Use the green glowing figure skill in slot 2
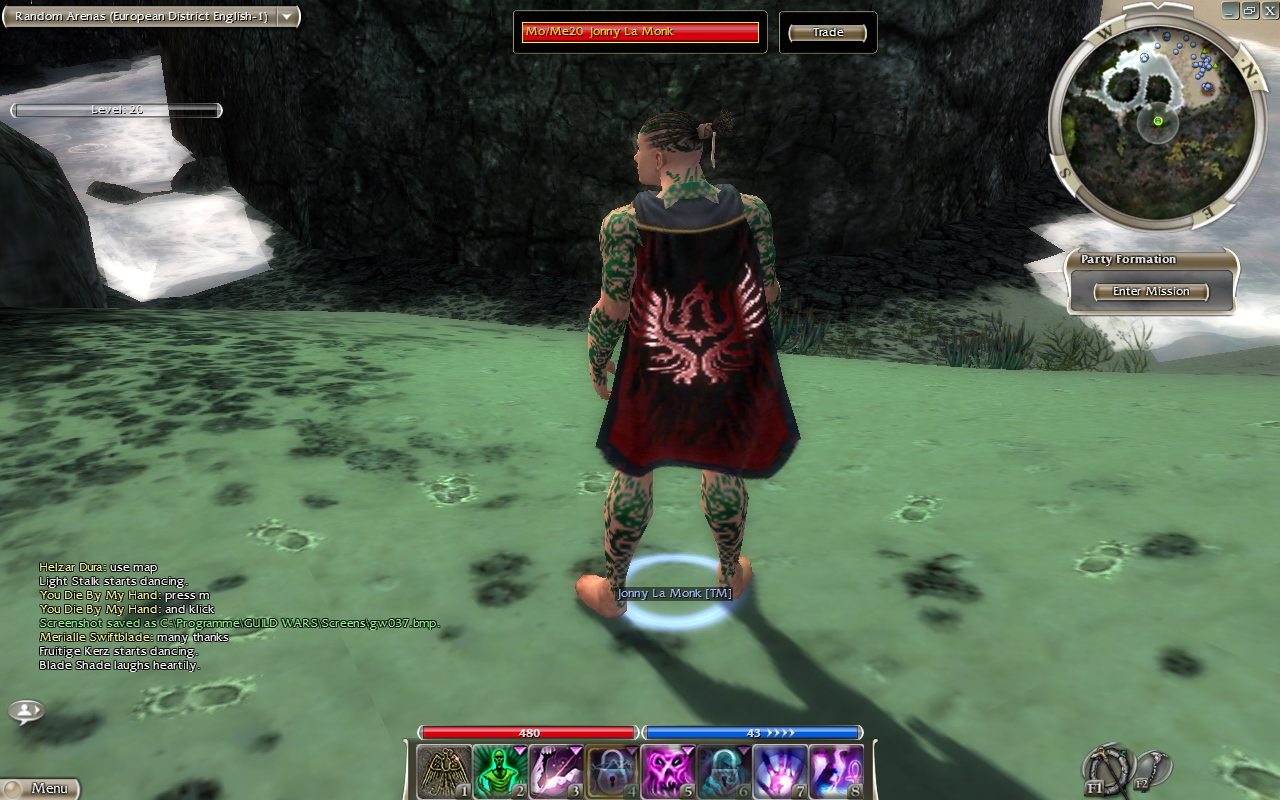1280x800 pixels. [499, 772]
